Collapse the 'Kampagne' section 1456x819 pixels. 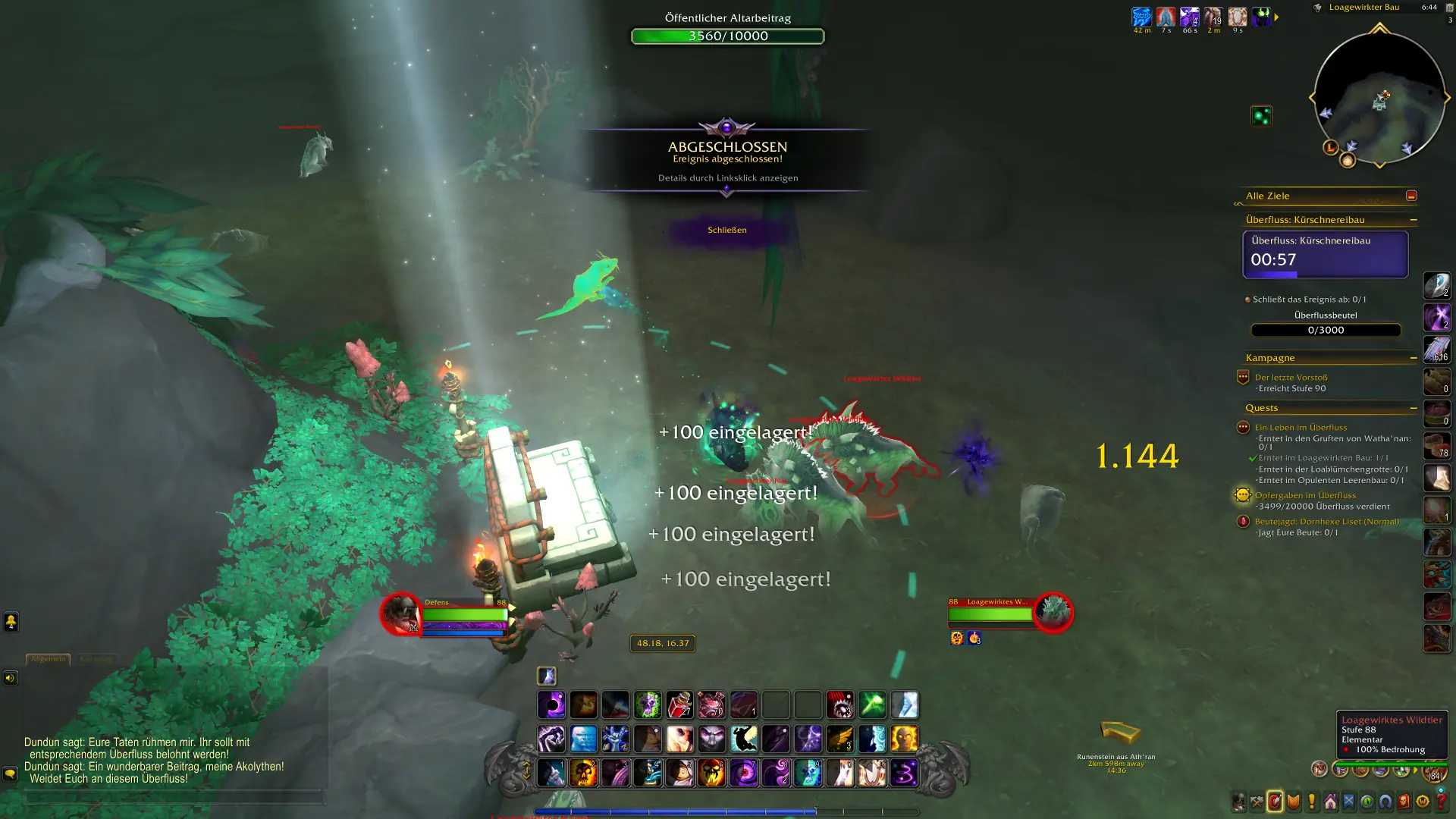coord(1413,356)
